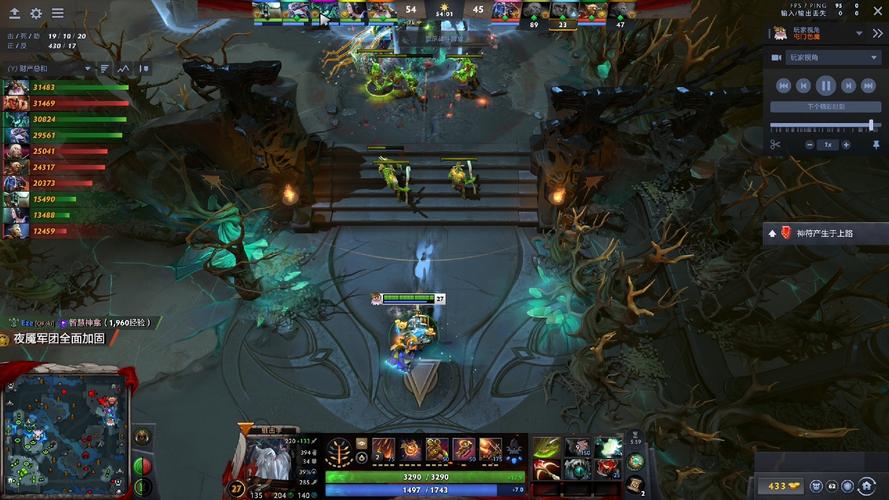Decrease the replay speed with the minus button
Viewport: 889px width, 500px height.
(x=809, y=145)
